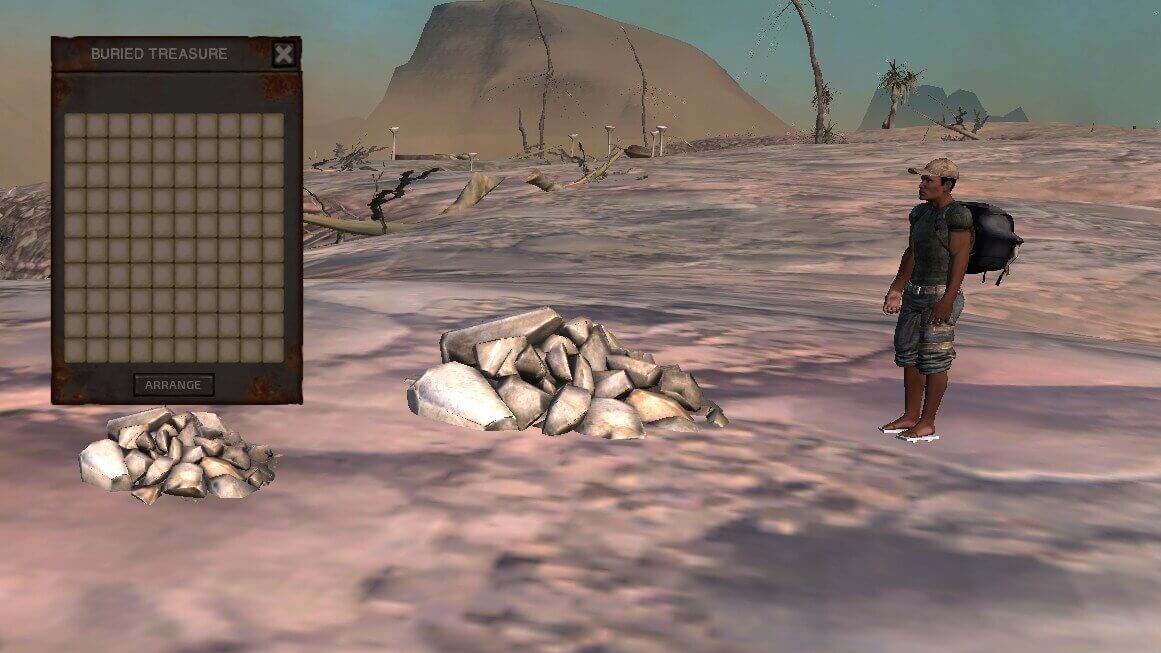
Task: Click the Arrange button
Action: pos(173,385)
